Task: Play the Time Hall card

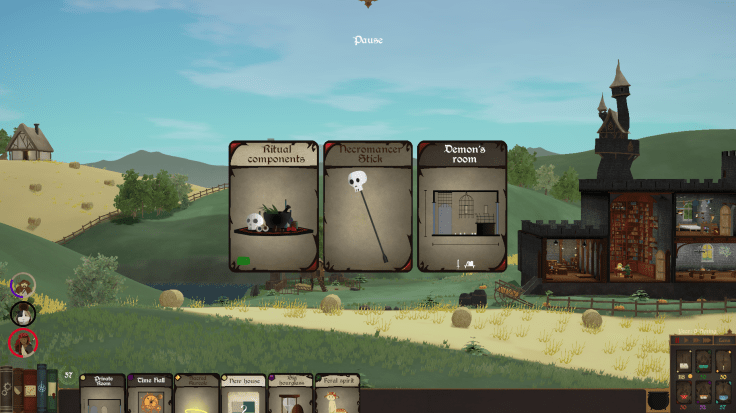Action: (x=150, y=394)
